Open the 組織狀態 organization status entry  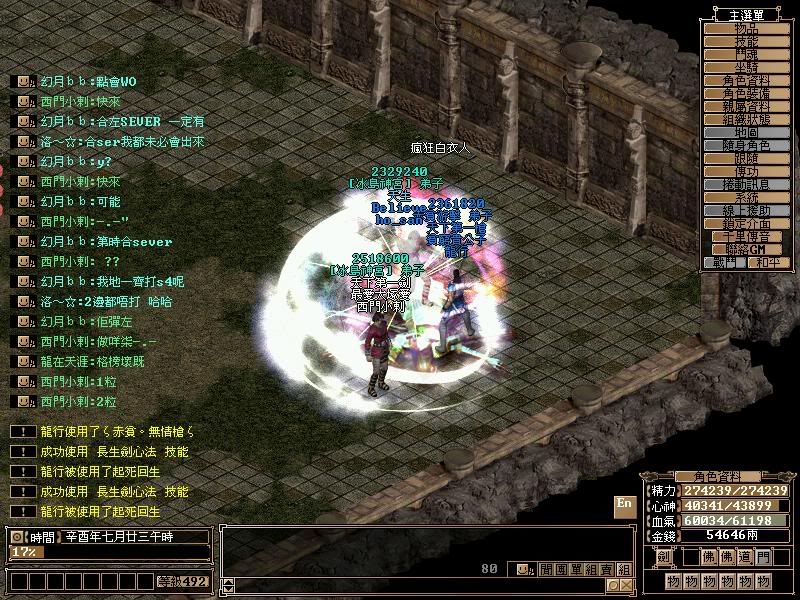click(746, 119)
